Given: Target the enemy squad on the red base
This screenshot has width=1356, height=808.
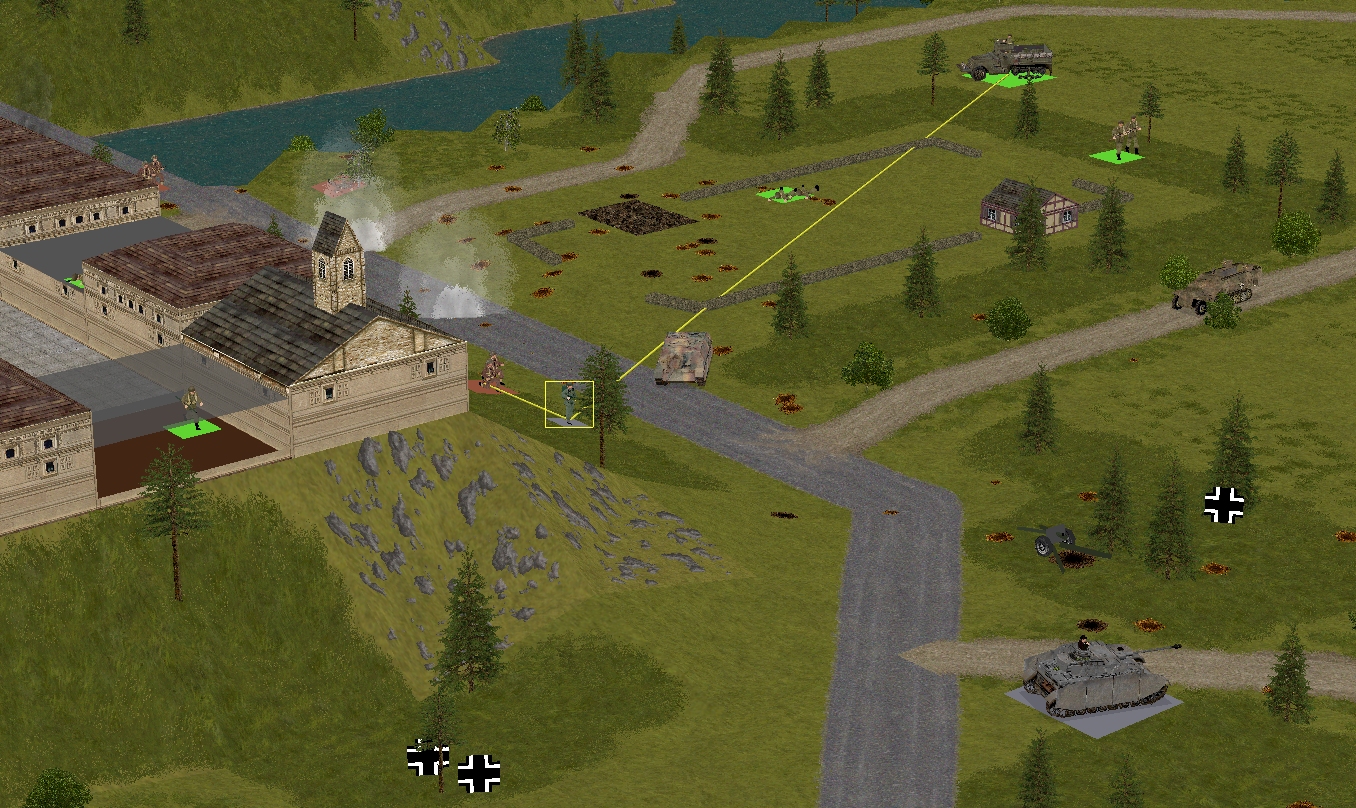Looking at the screenshot, I should pos(490,373).
